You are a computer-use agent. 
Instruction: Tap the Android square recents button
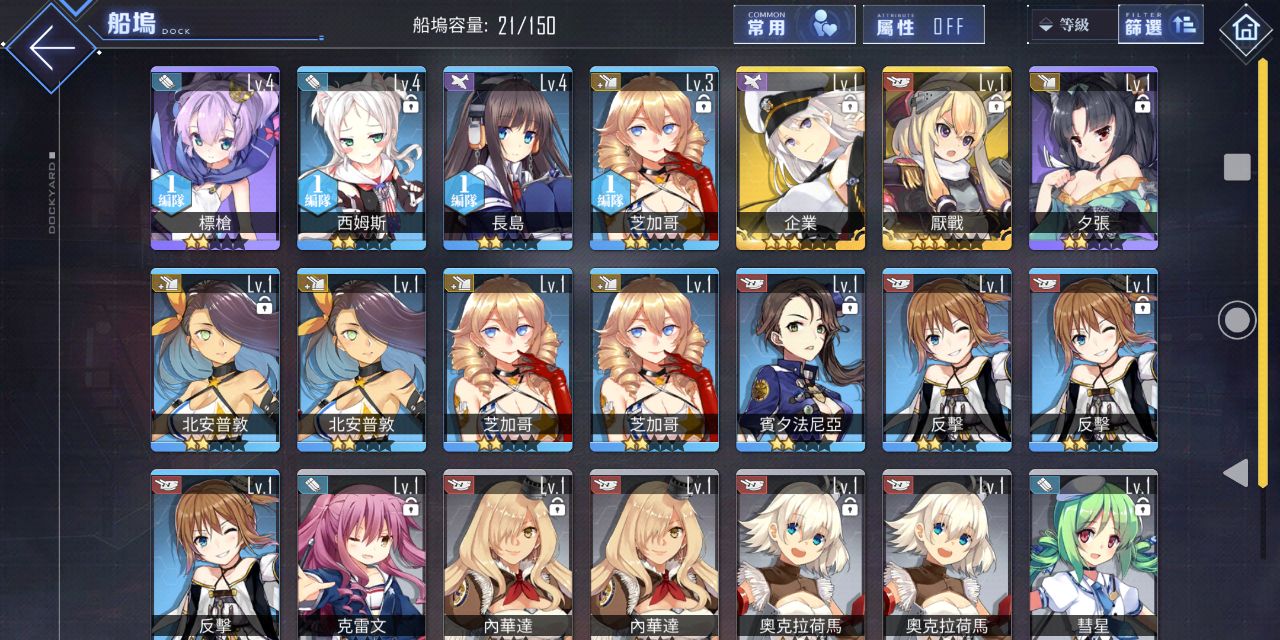pos(1237,167)
